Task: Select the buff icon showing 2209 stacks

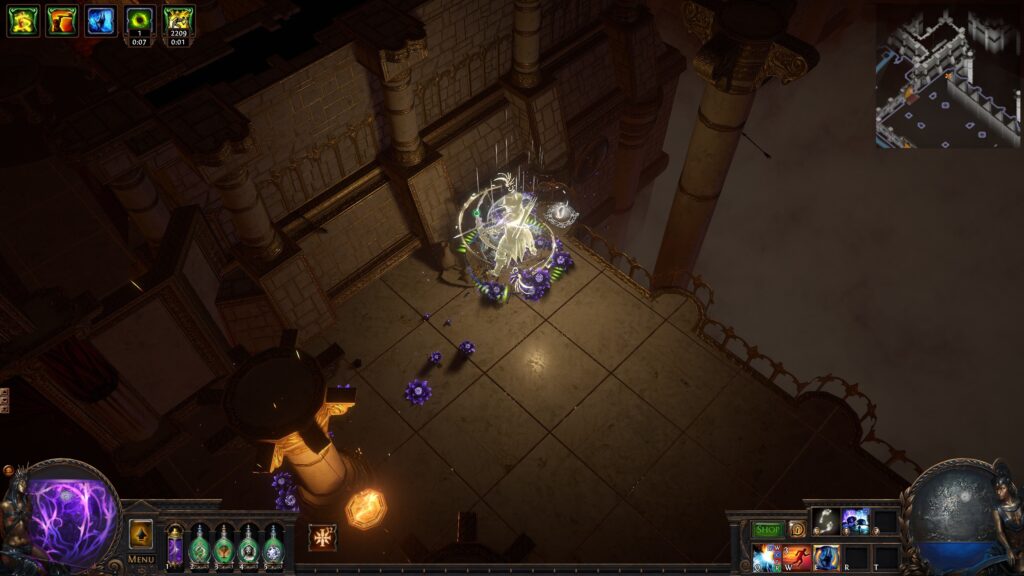Action: pyautogui.click(x=178, y=19)
